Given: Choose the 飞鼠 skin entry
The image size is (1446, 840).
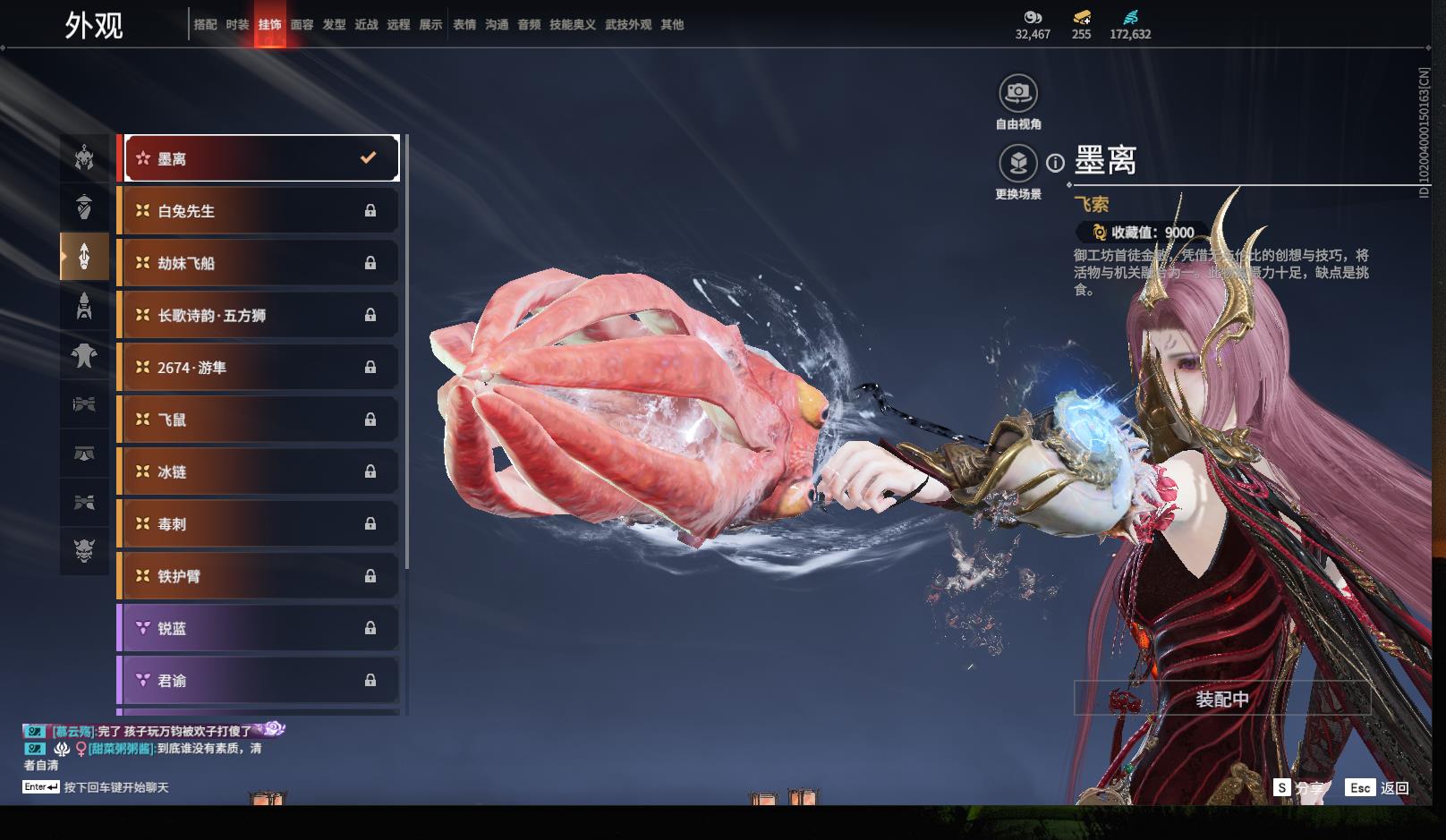Looking at the screenshot, I should (x=259, y=420).
